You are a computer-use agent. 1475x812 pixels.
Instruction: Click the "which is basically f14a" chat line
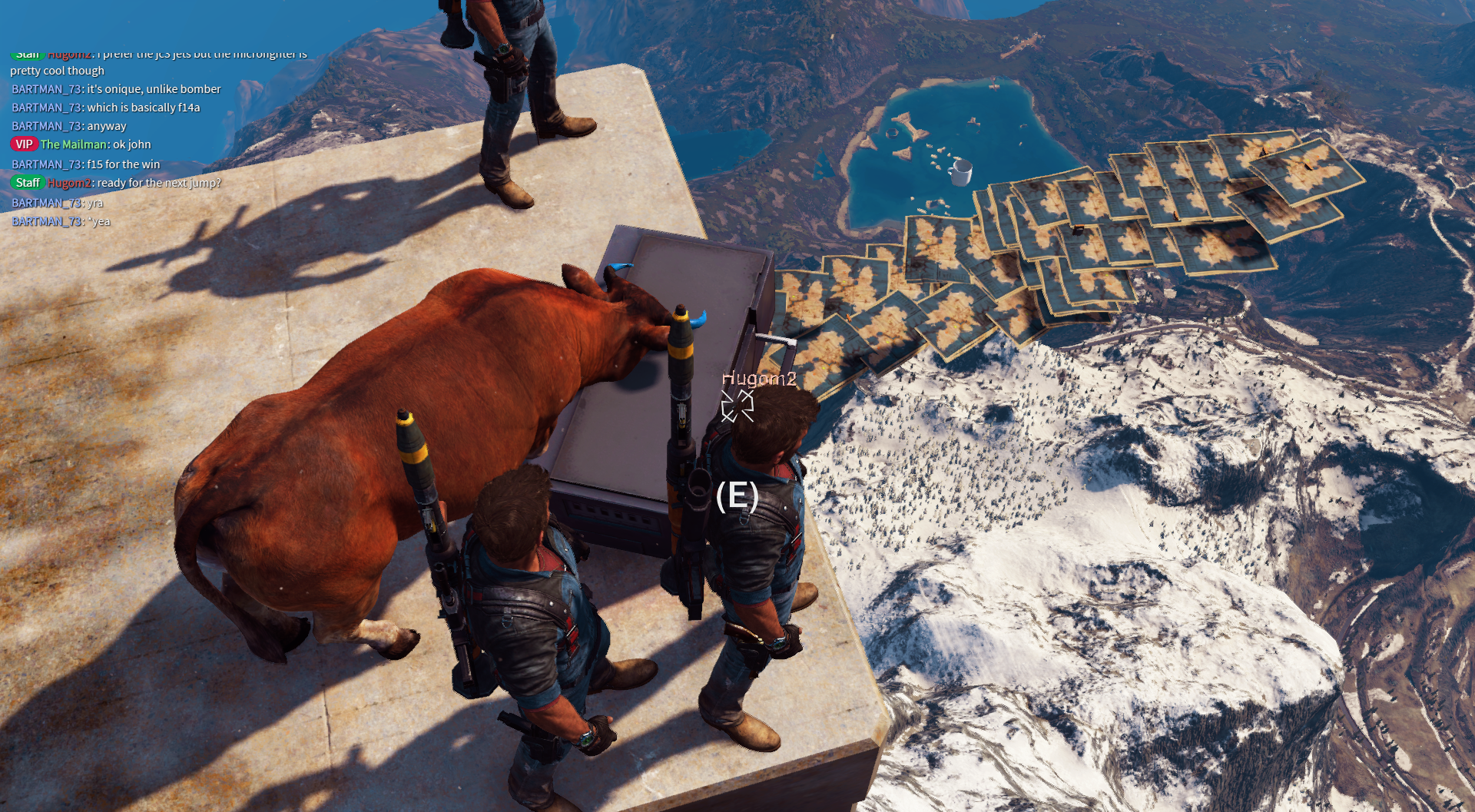point(143,108)
